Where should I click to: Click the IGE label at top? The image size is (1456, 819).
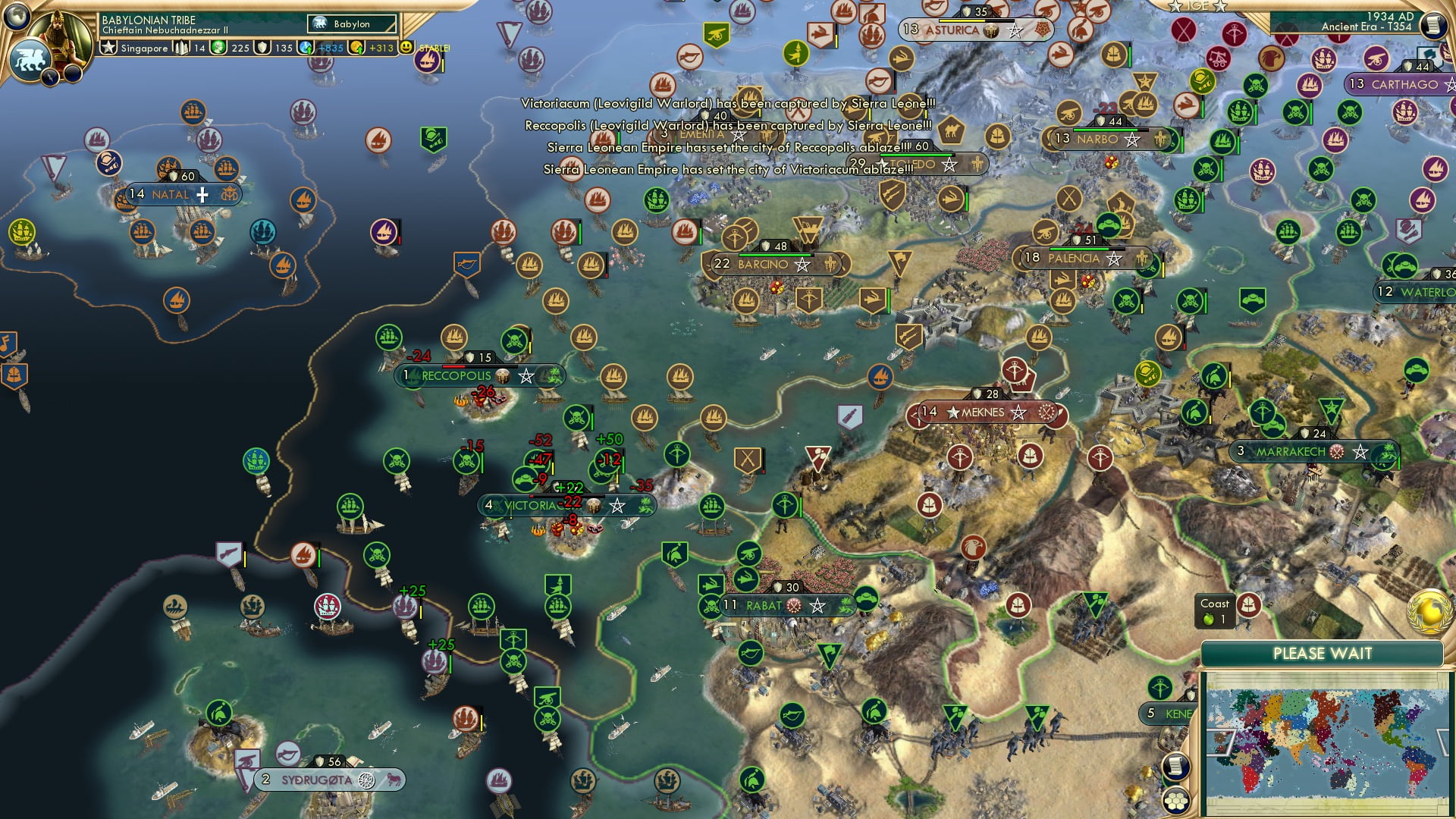coord(1197,6)
